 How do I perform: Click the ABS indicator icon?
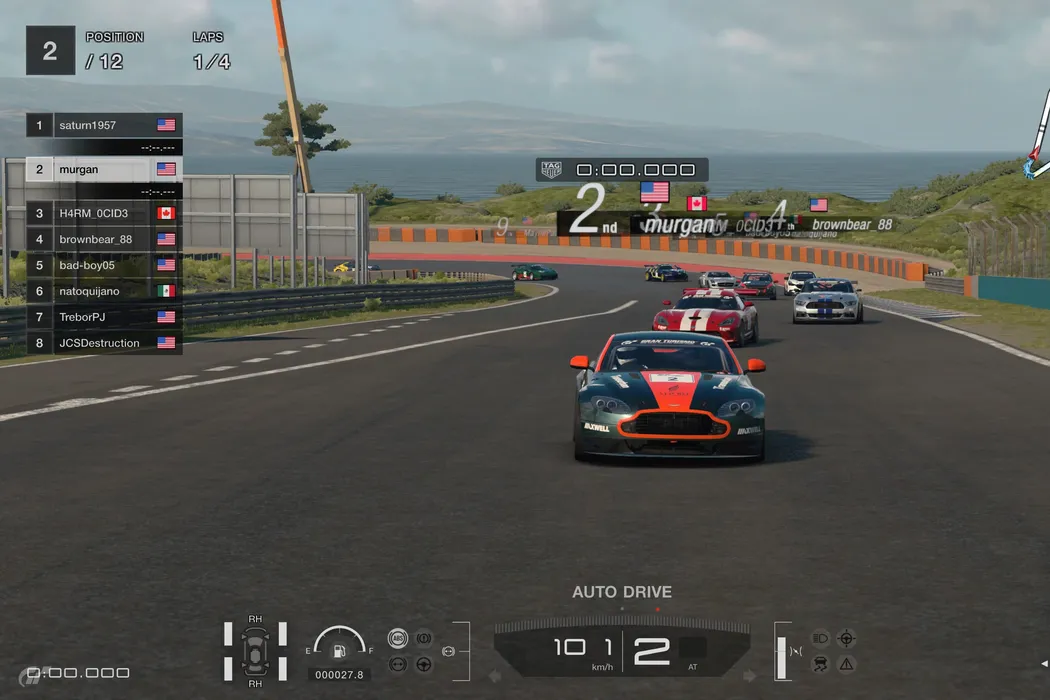[x=398, y=638]
